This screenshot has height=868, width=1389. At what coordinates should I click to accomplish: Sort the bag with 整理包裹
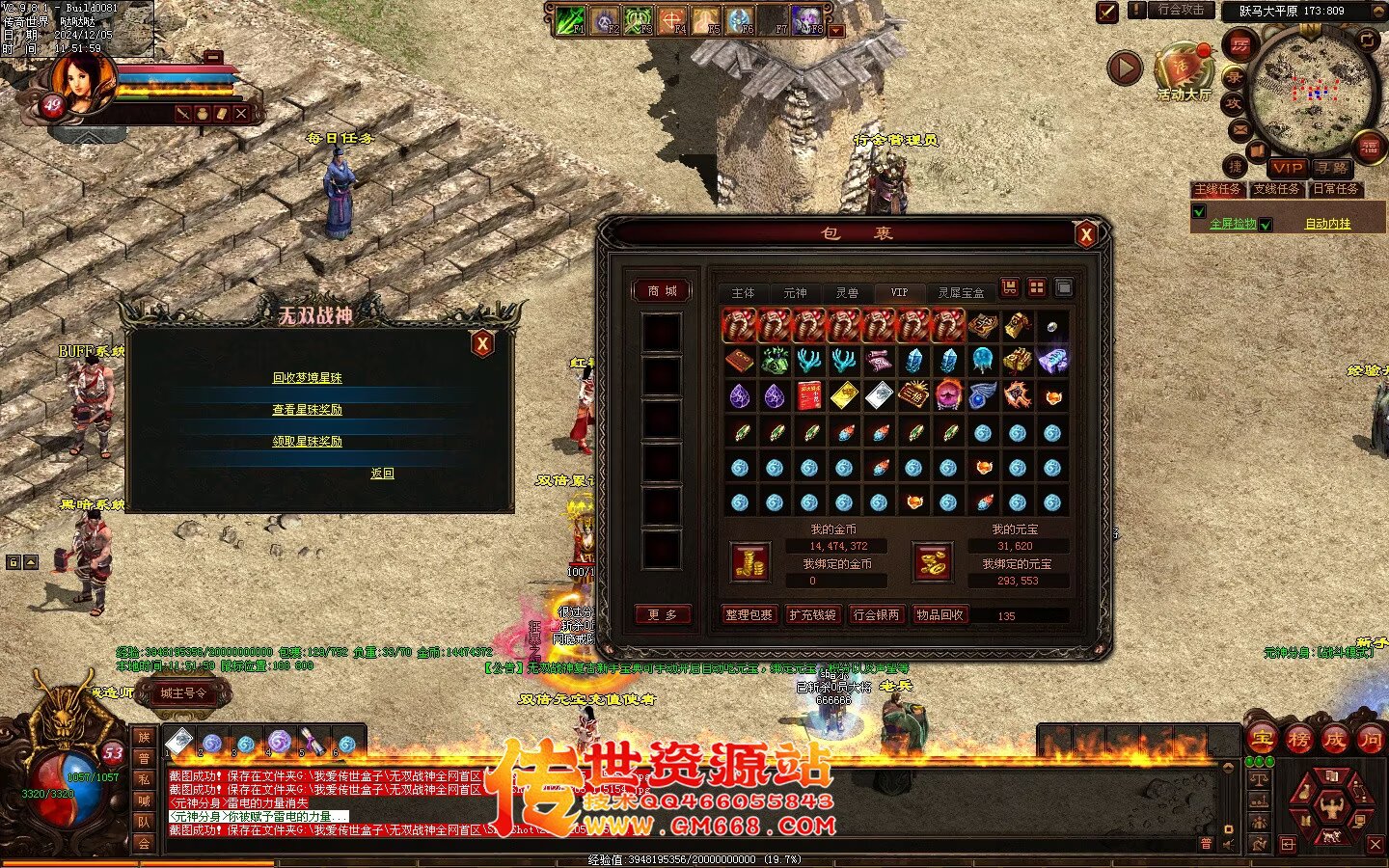point(749,614)
